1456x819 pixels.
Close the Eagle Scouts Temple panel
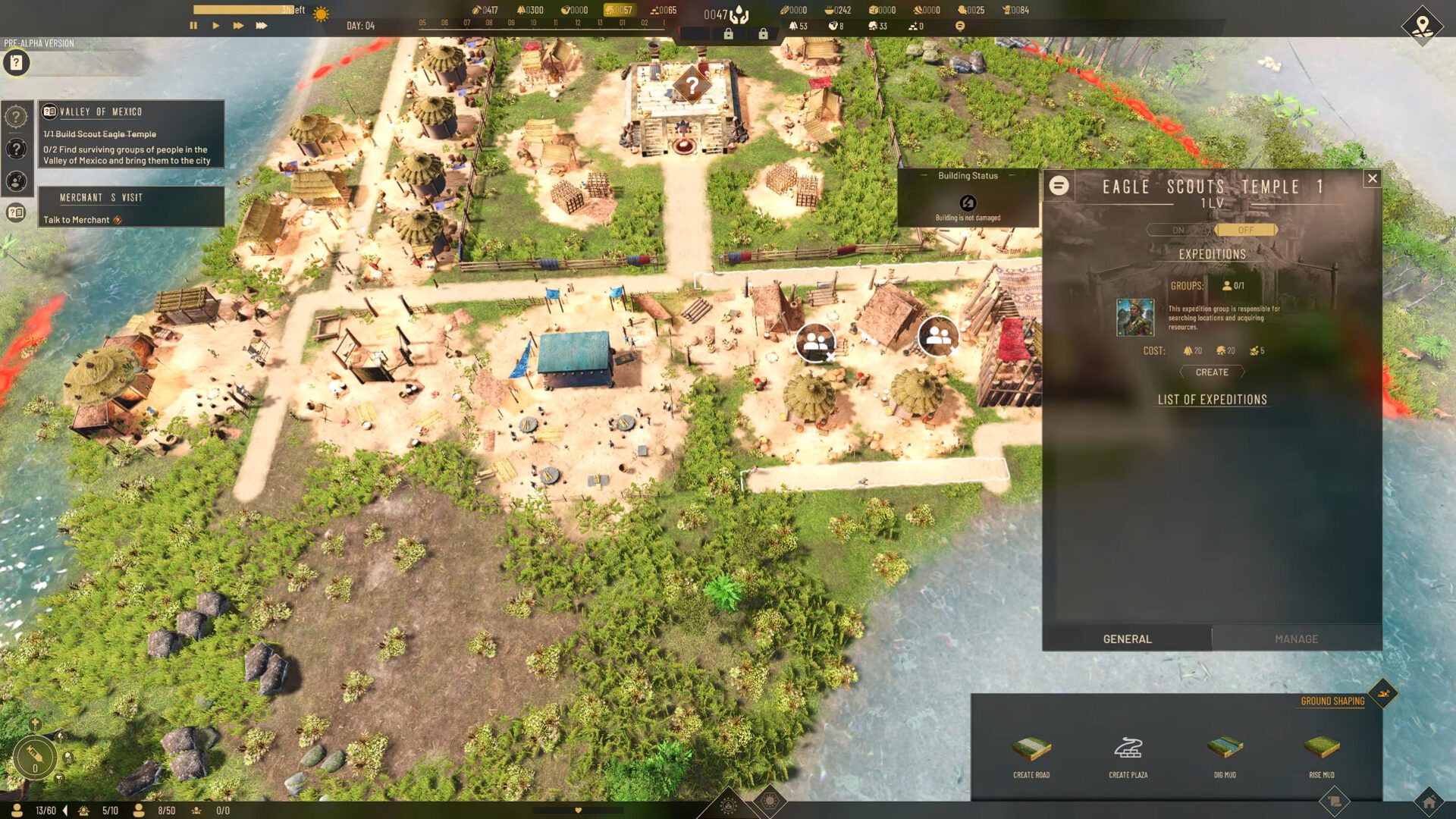(x=1372, y=179)
